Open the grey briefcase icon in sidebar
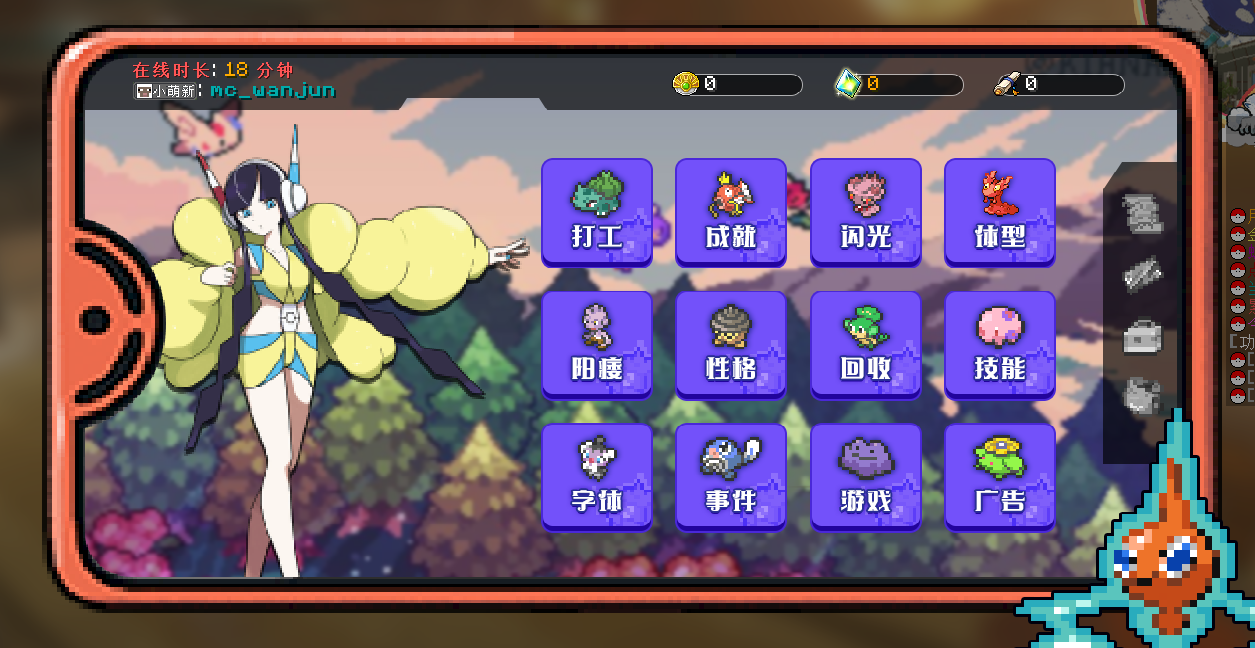1255x648 pixels. (x=1142, y=336)
